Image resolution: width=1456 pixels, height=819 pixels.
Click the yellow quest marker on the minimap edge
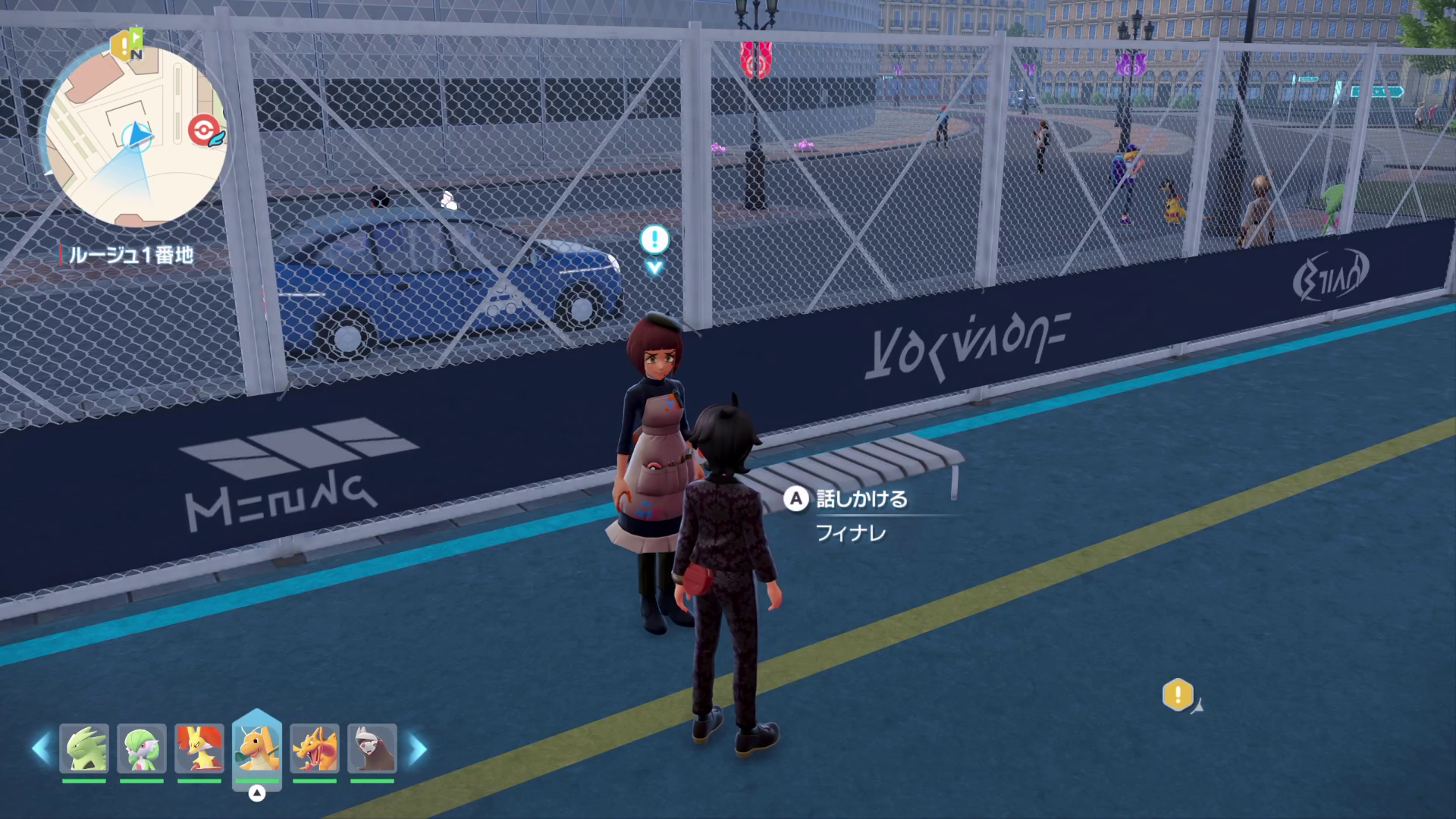point(124,45)
